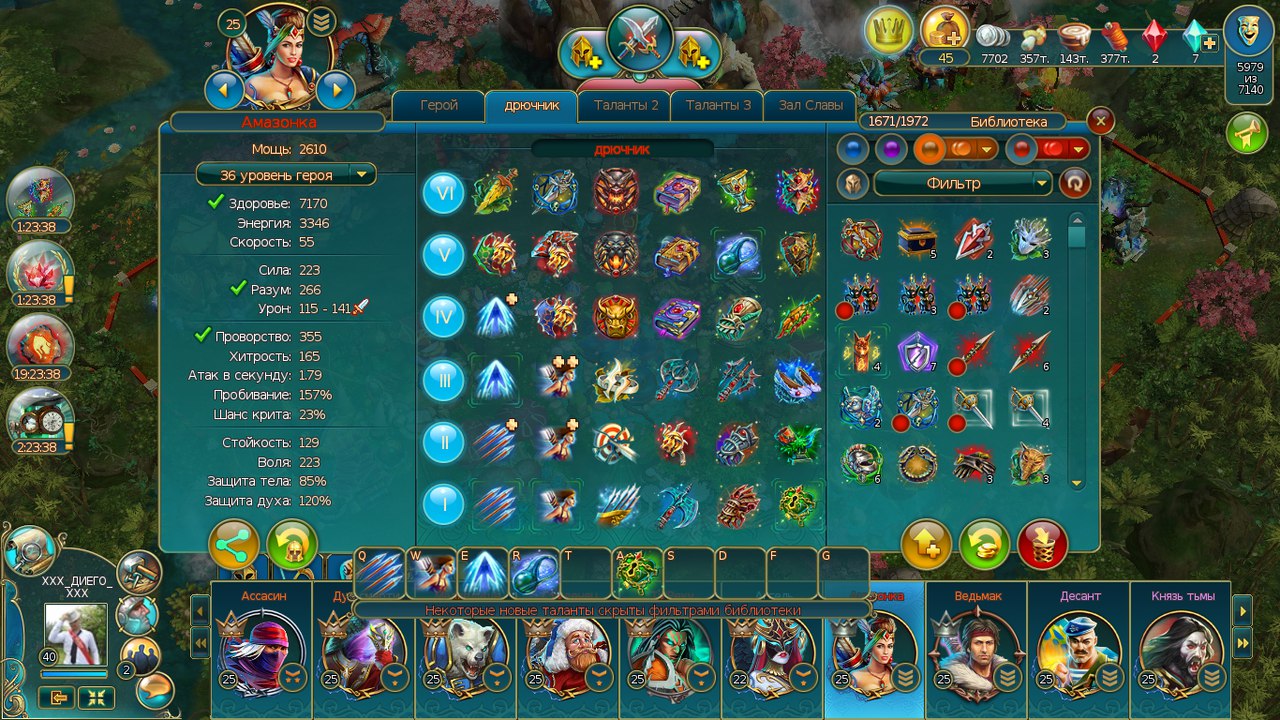Choose the talent row I button
The height and width of the screenshot is (720, 1280).
[x=443, y=503]
